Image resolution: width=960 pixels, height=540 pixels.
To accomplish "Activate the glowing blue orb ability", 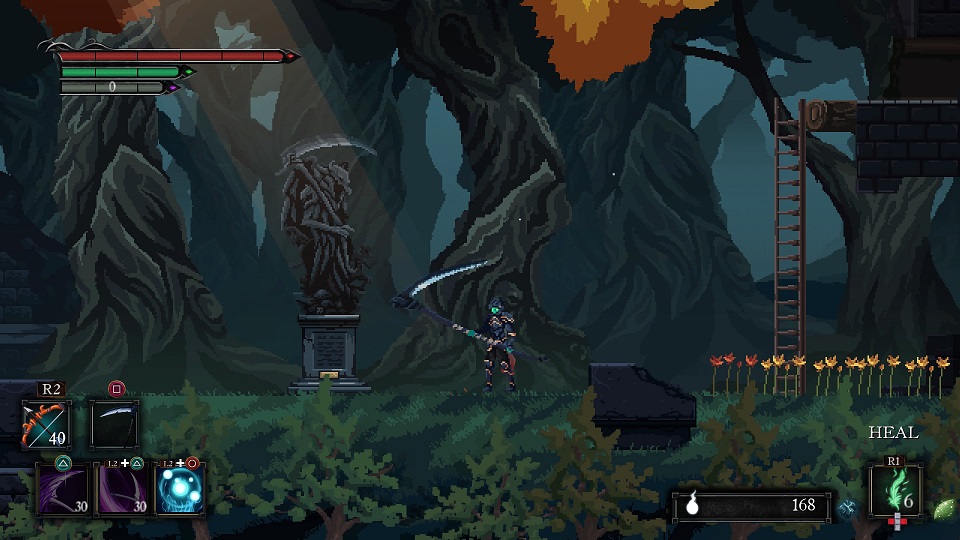I will click(182, 489).
